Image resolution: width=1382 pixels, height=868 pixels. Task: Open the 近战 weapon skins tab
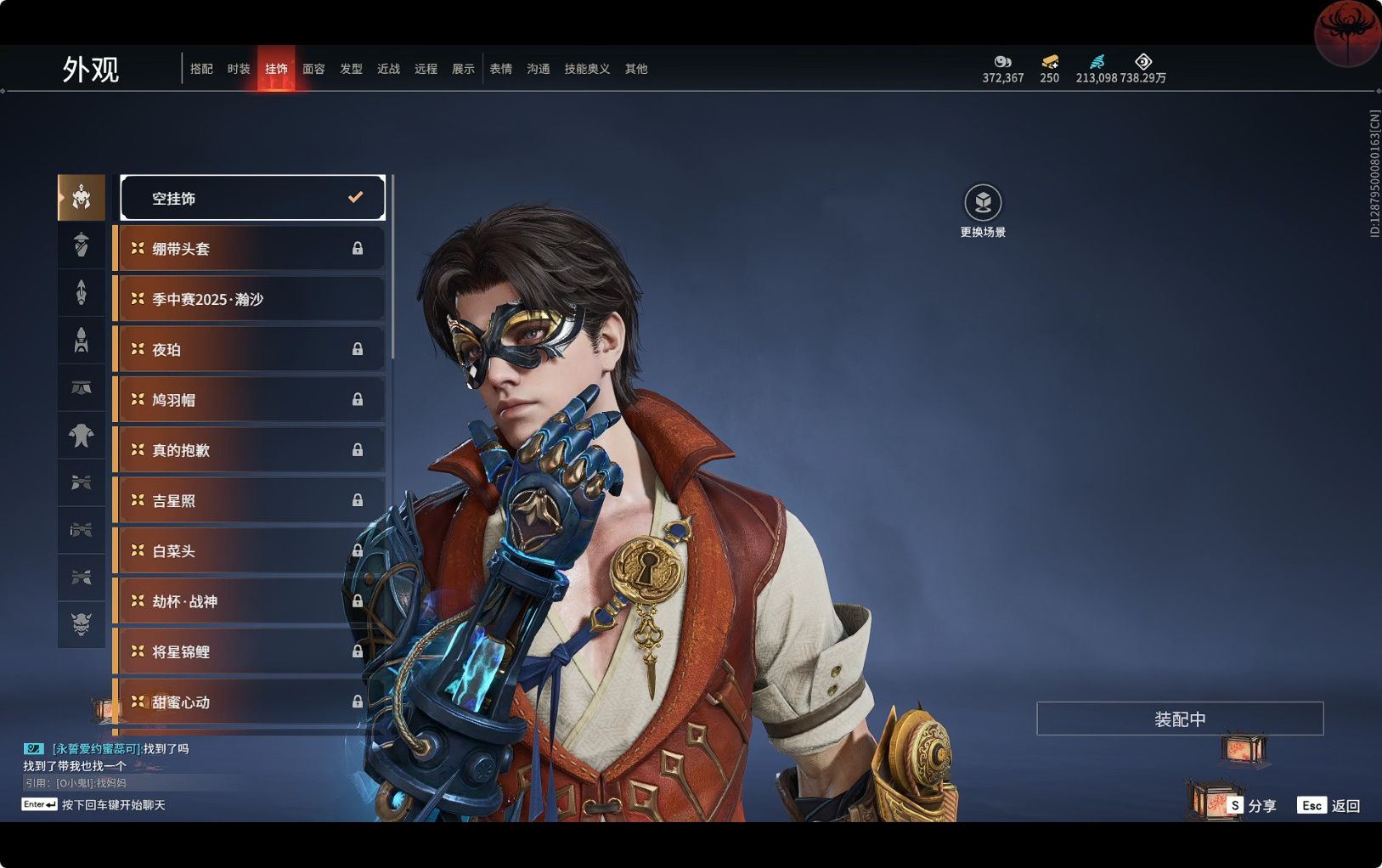(388, 69)
